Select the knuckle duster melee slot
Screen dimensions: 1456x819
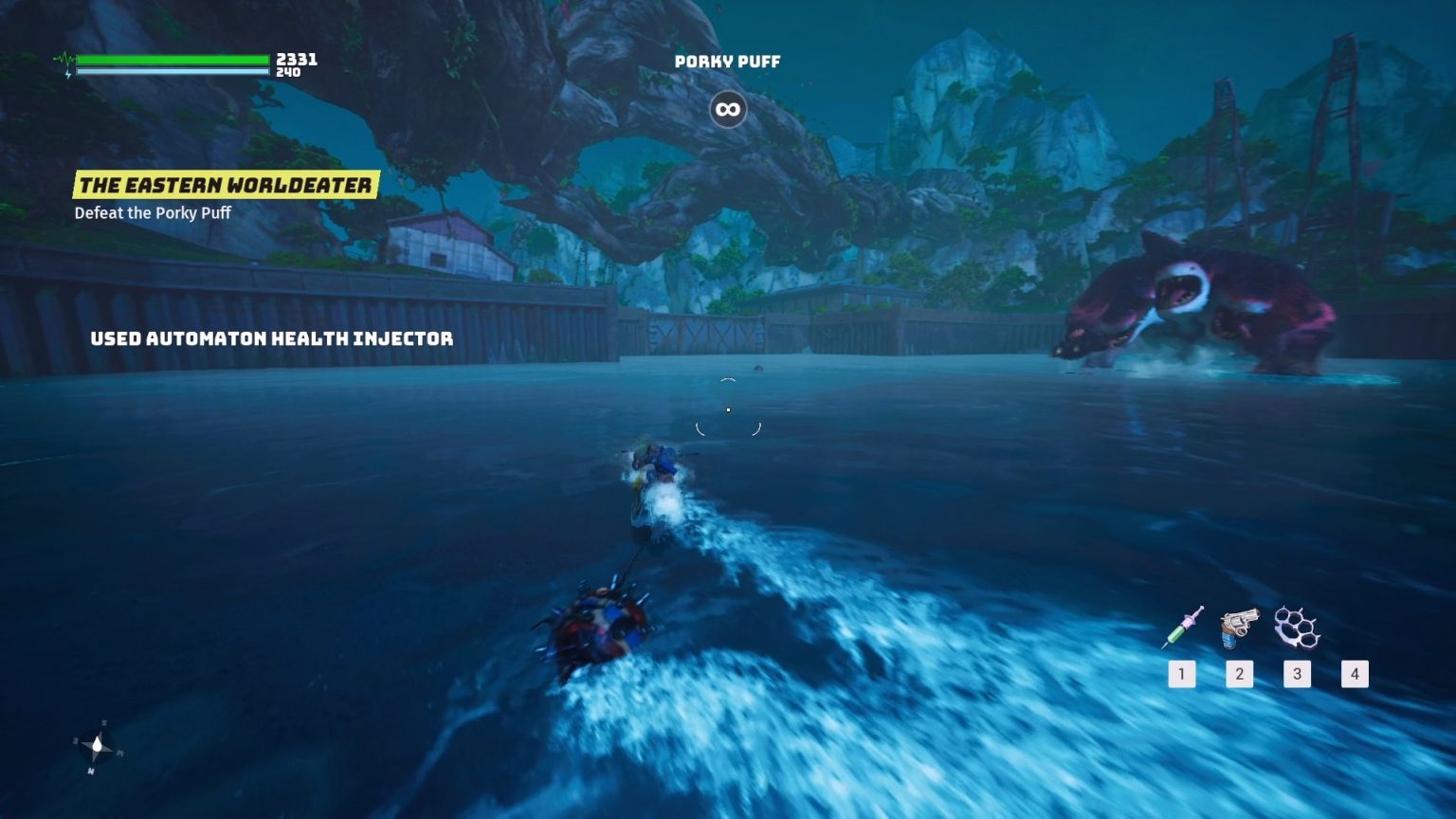pos(1297,628)
